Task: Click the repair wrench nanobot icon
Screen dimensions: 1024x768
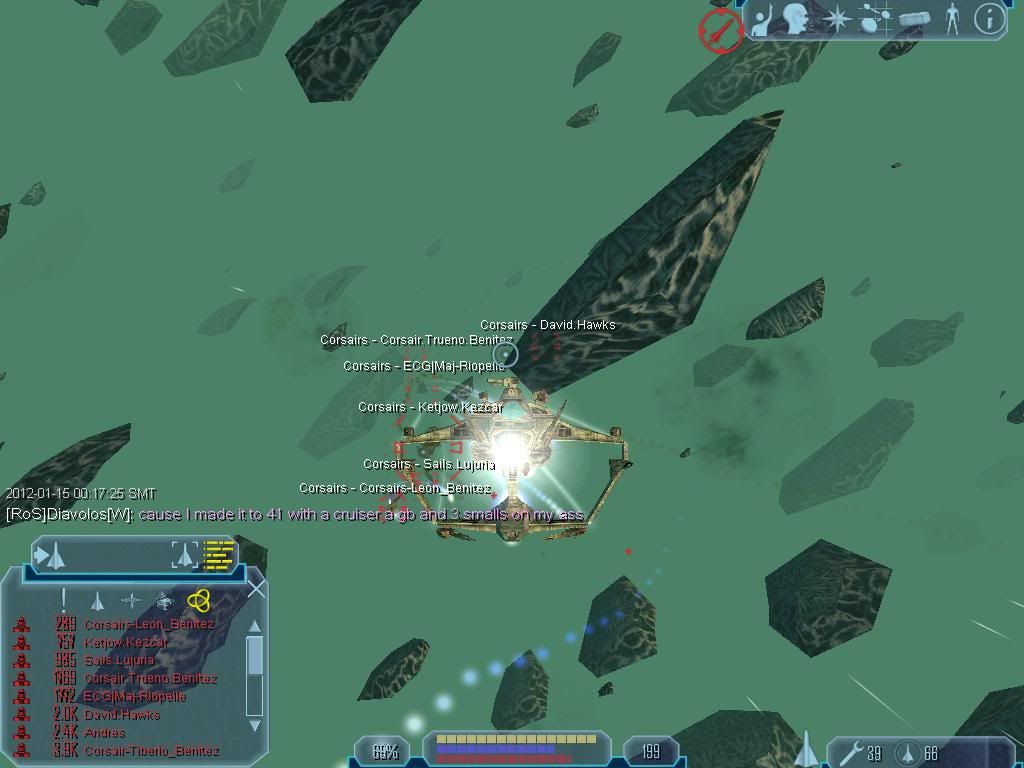Action: pyautogui.click(x=848, y=753)
